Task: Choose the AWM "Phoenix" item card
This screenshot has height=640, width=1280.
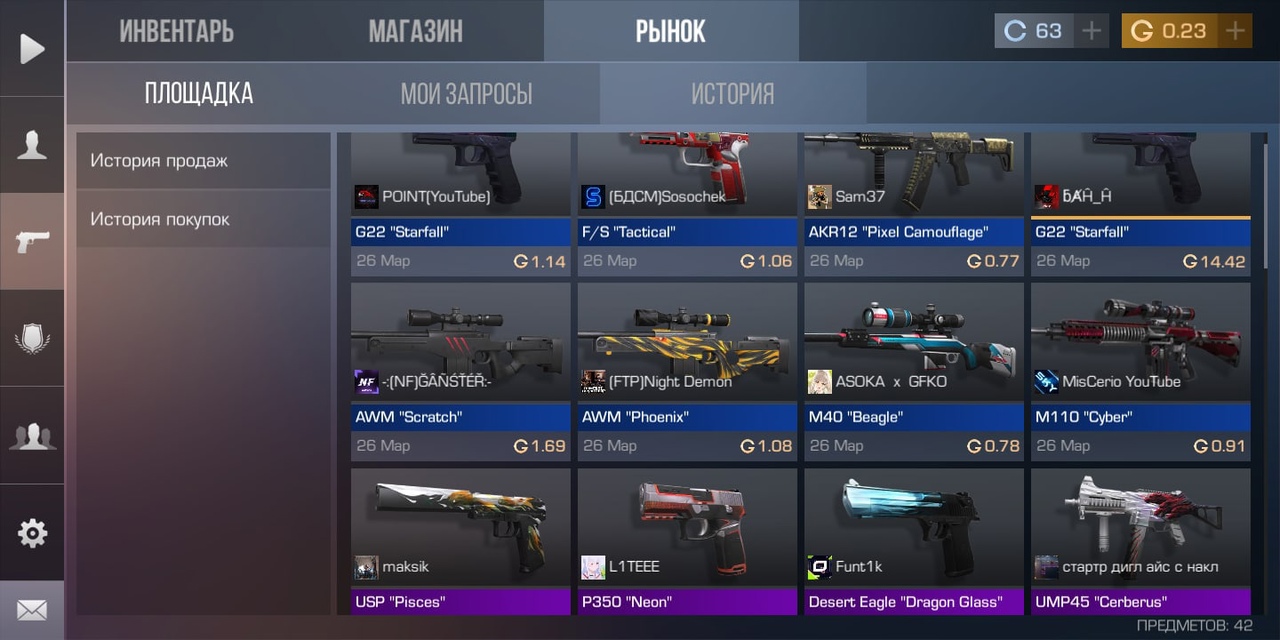Action: tap(687, 370)
